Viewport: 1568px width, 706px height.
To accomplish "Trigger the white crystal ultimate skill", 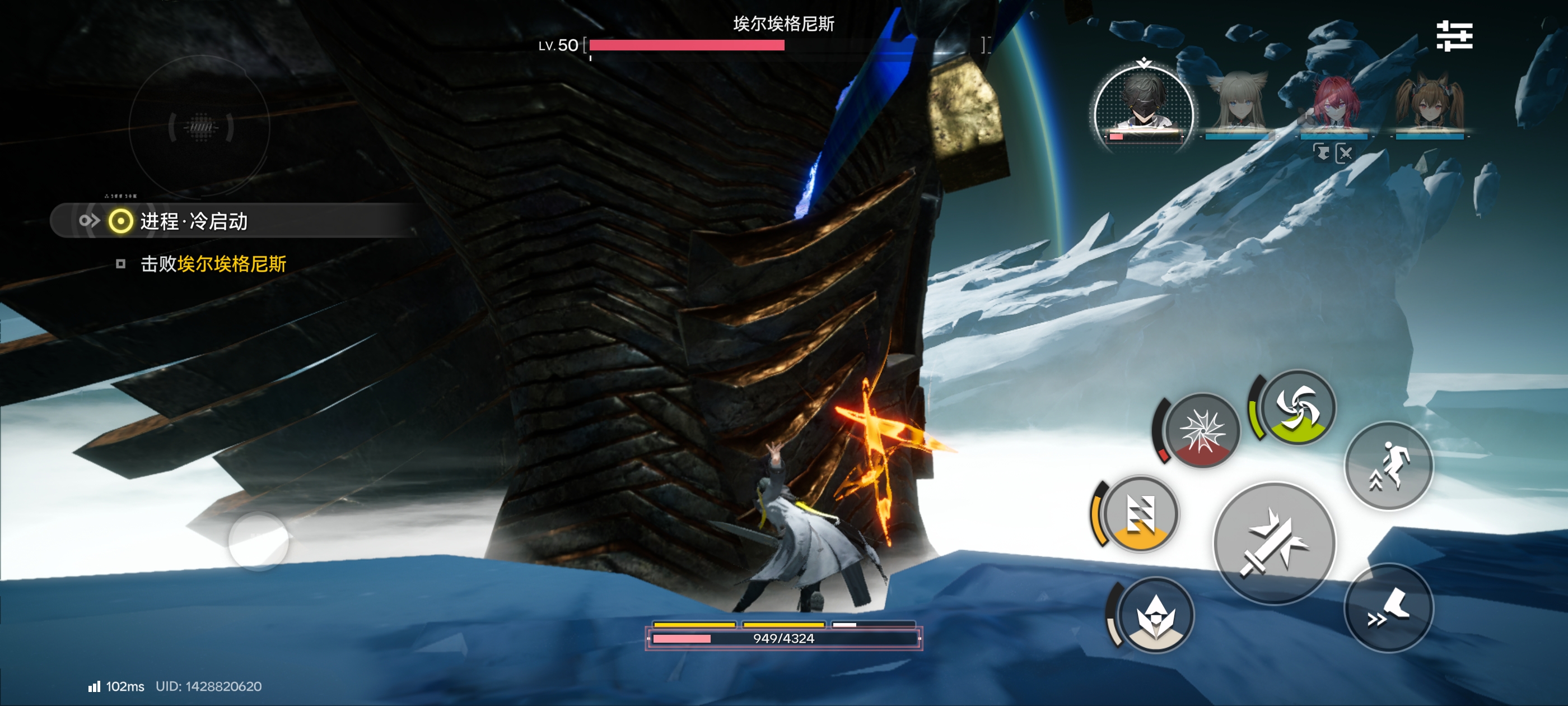I will click(1155, 615).
